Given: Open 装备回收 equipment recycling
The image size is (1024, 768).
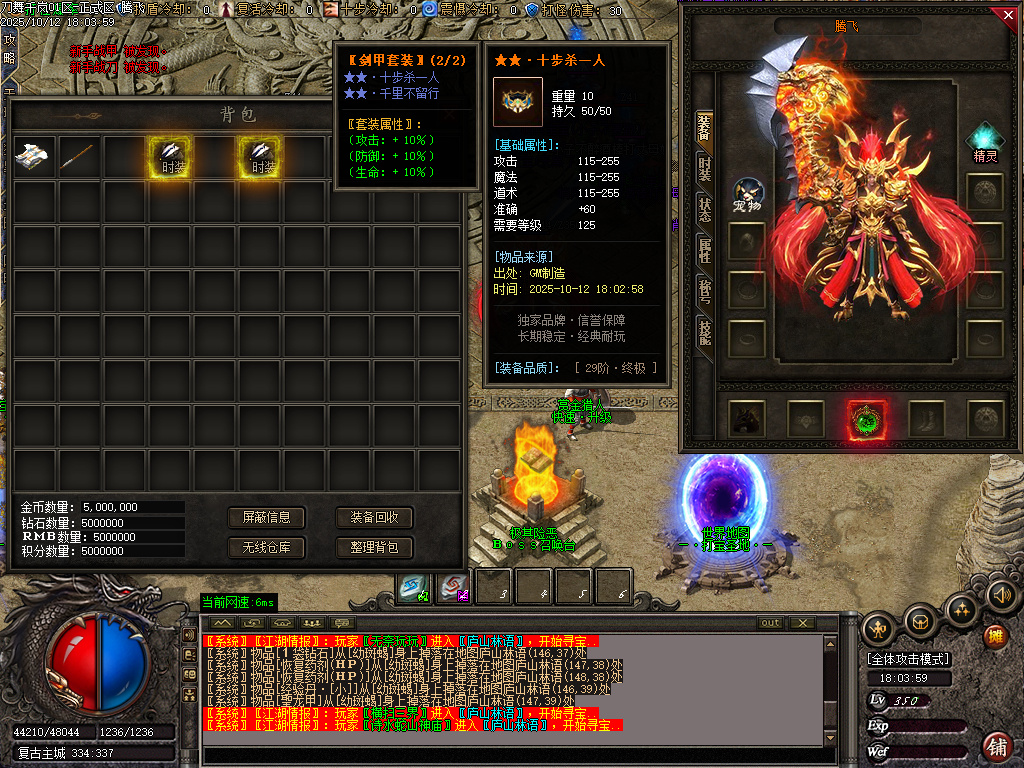Looking at the screenshot, I should tap(374, 517).
